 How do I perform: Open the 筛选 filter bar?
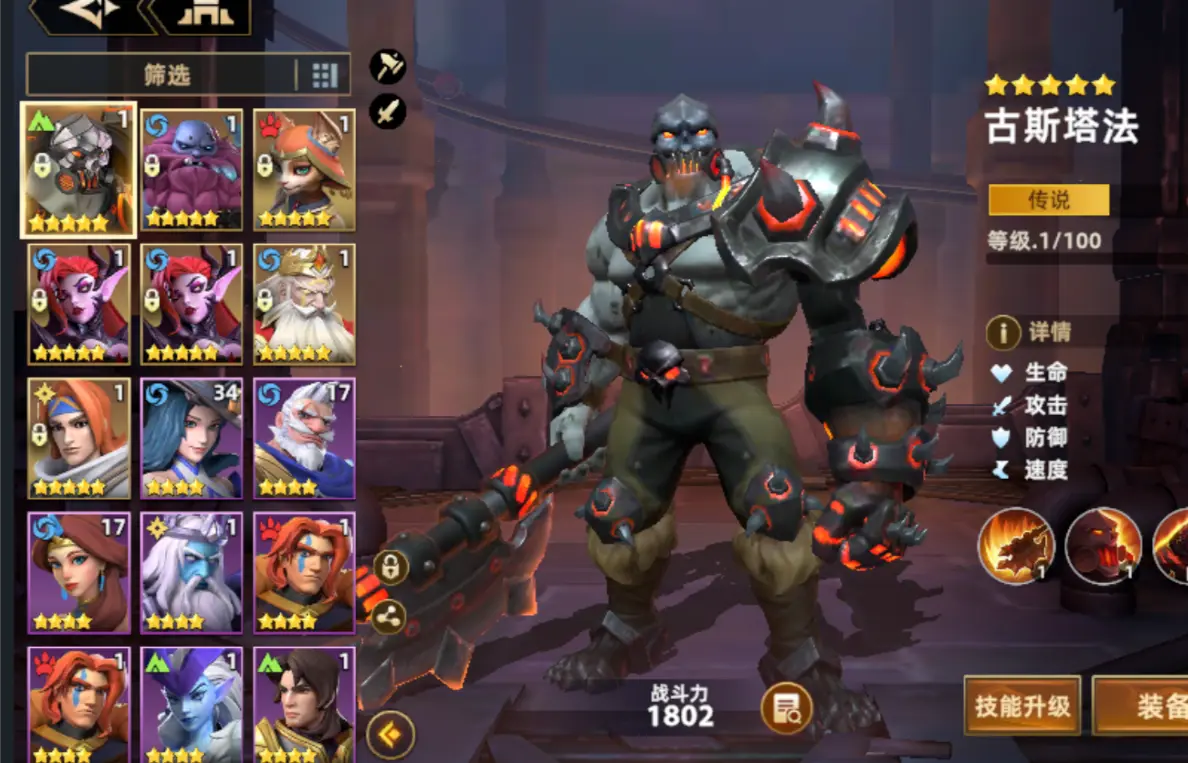click(x=165, y=75)
